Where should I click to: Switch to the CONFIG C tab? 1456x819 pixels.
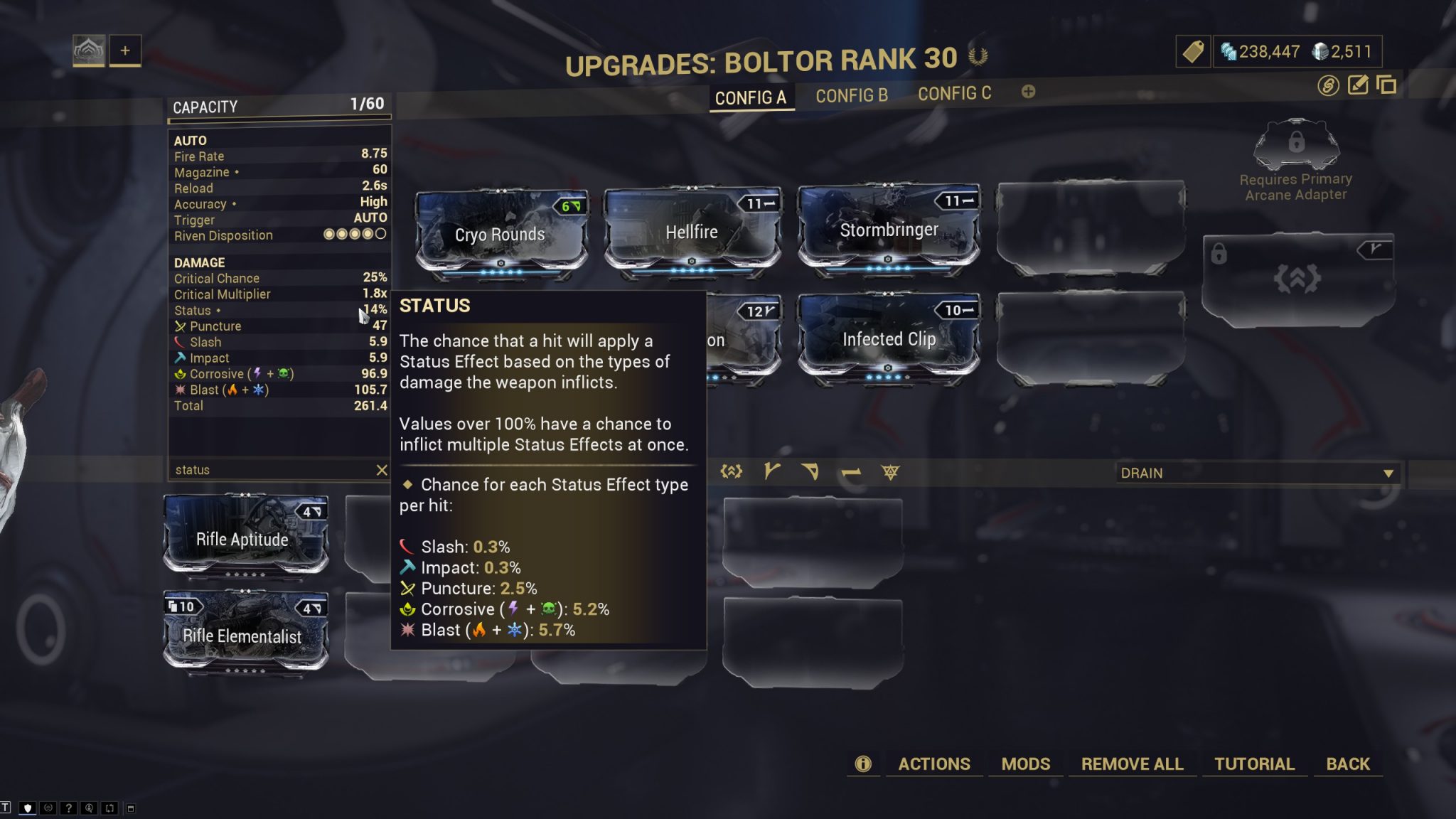coord(956,93)
